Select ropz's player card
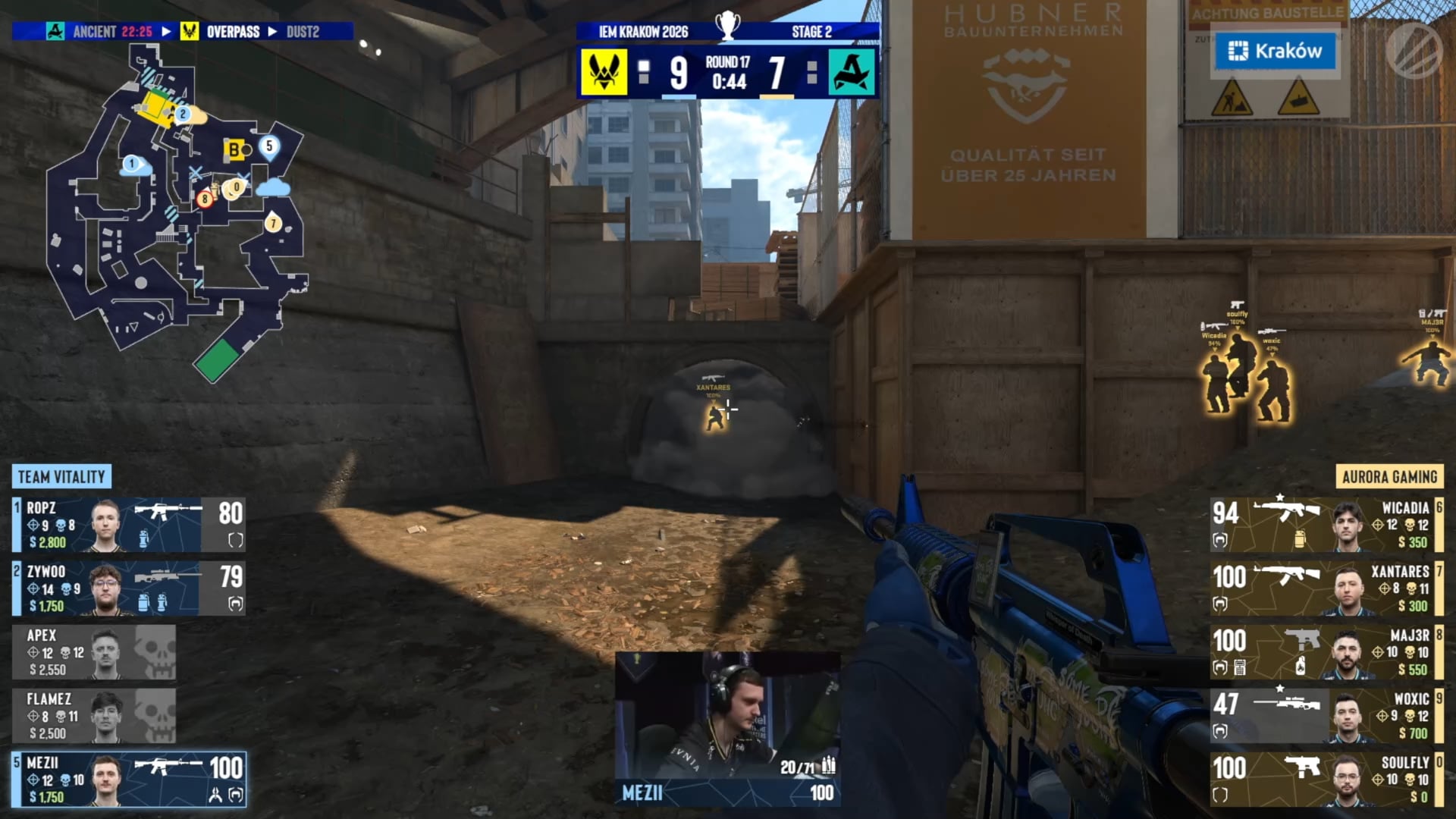The width and height of the screenshot is (1456, 819). (x=129, y=525)
